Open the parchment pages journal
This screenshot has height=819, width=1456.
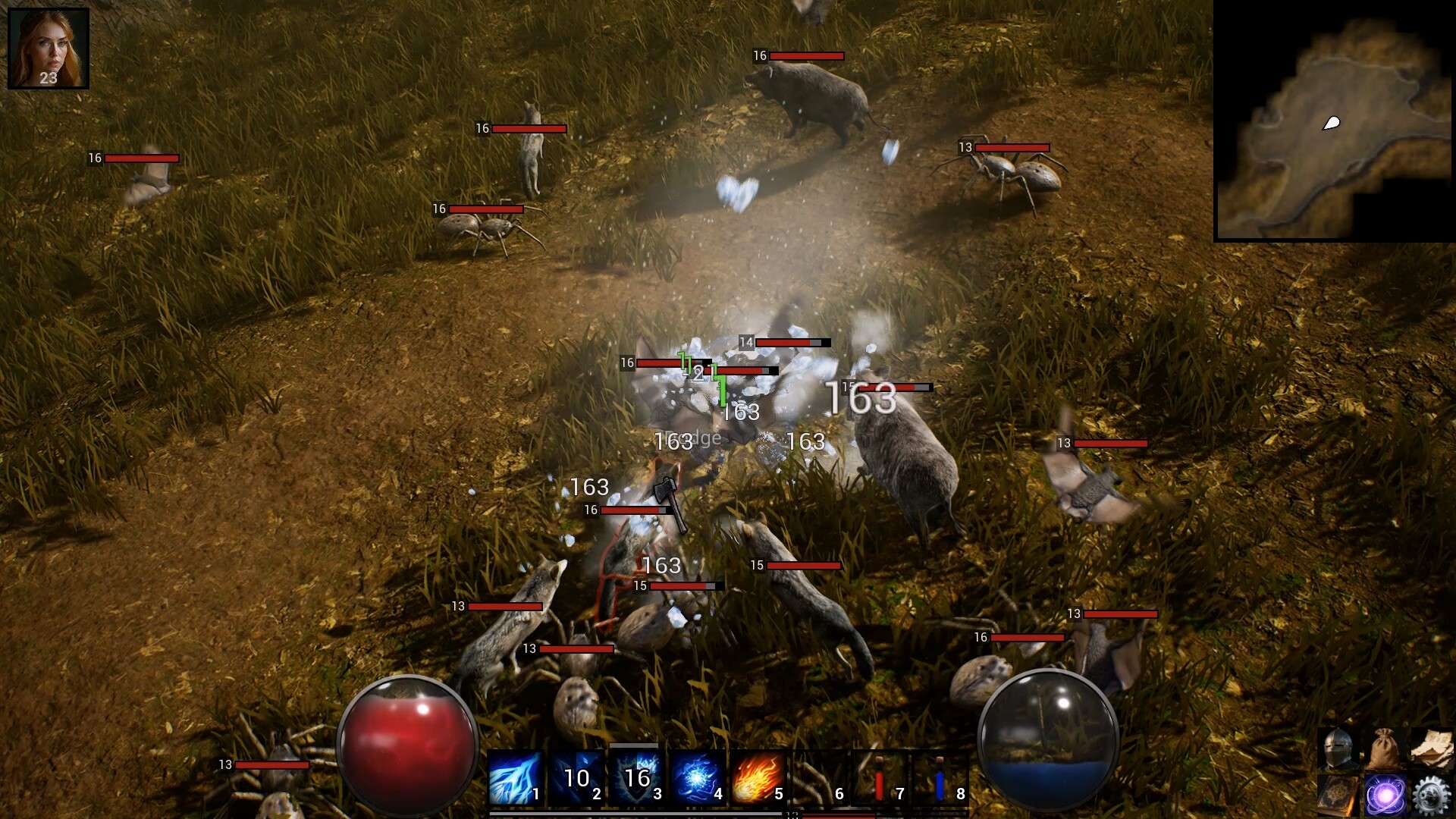(x=1431, y=747)
